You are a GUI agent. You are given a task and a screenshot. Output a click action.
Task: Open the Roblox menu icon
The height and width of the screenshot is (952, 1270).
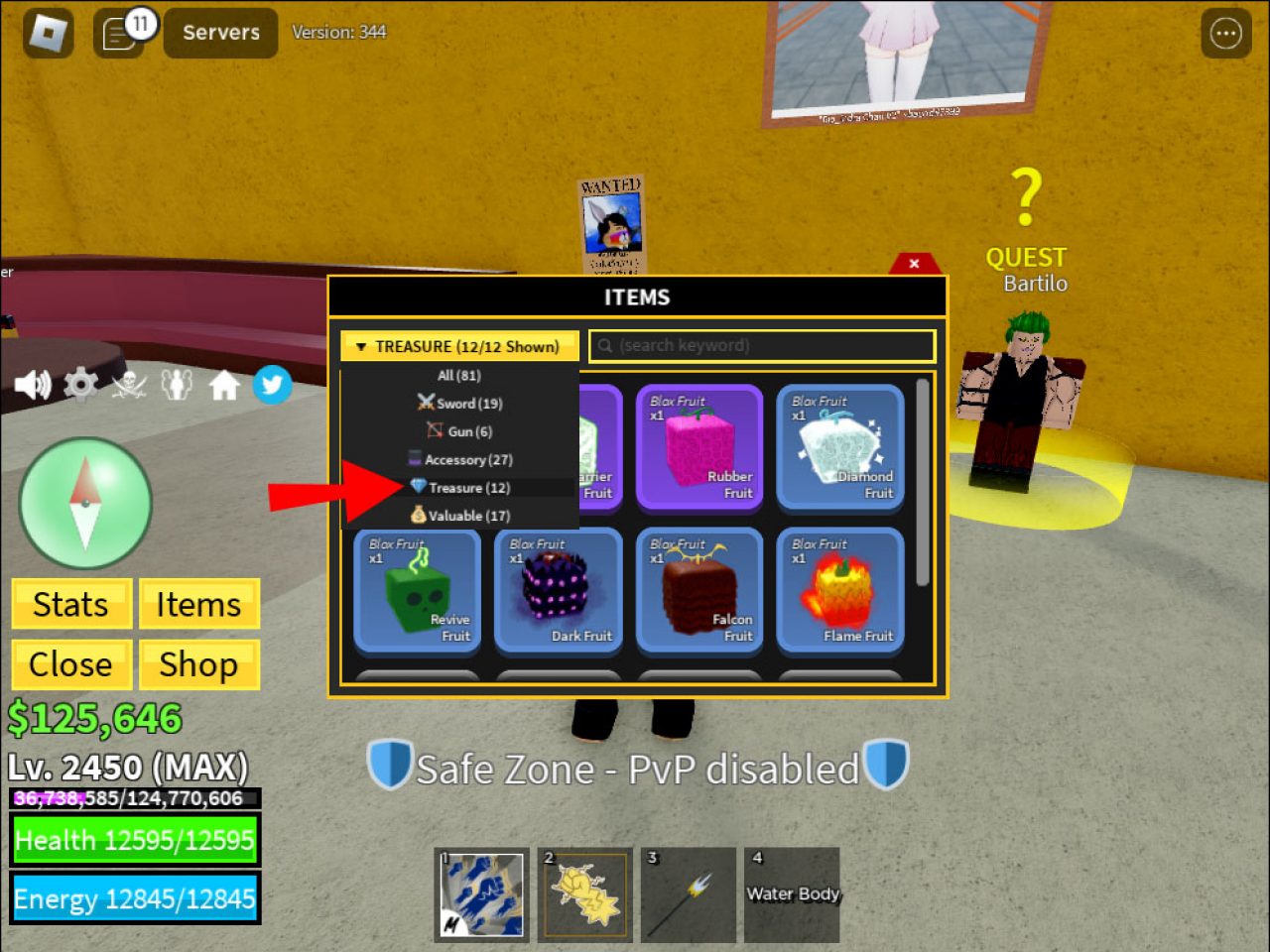pos(47,33)
